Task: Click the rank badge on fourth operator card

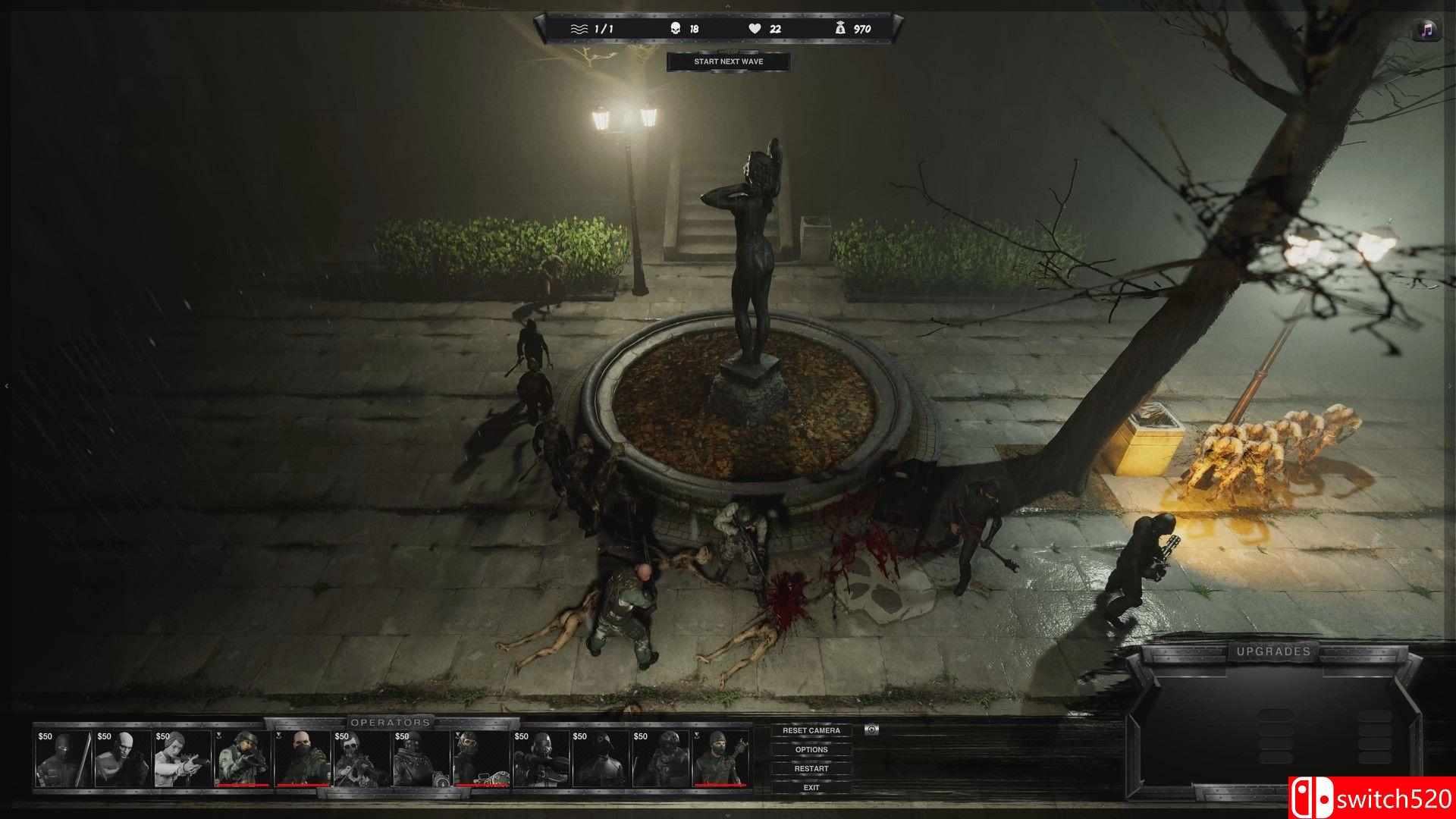Action: coord(218,736)
